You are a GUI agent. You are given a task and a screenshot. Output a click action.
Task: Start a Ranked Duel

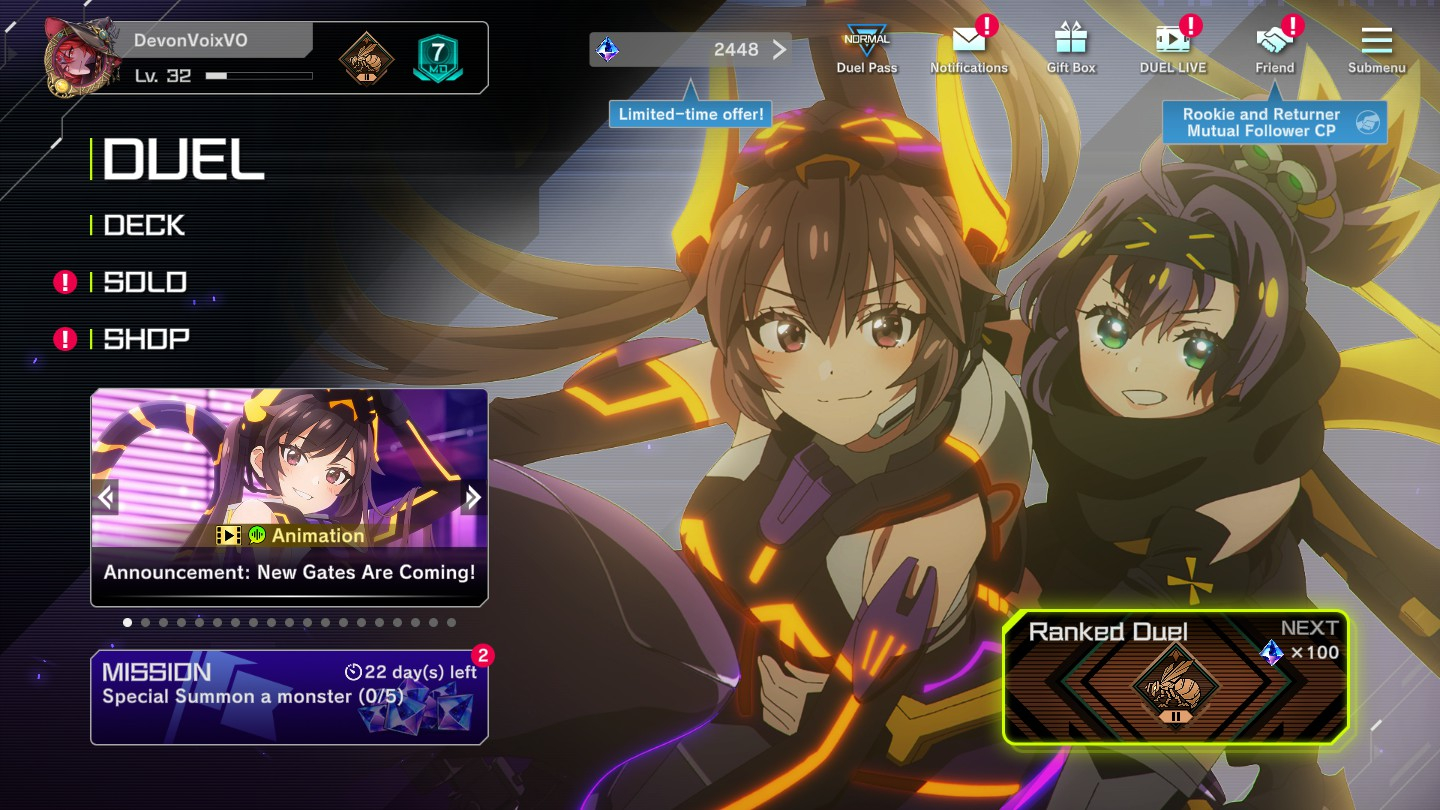tap(1176, 678)
